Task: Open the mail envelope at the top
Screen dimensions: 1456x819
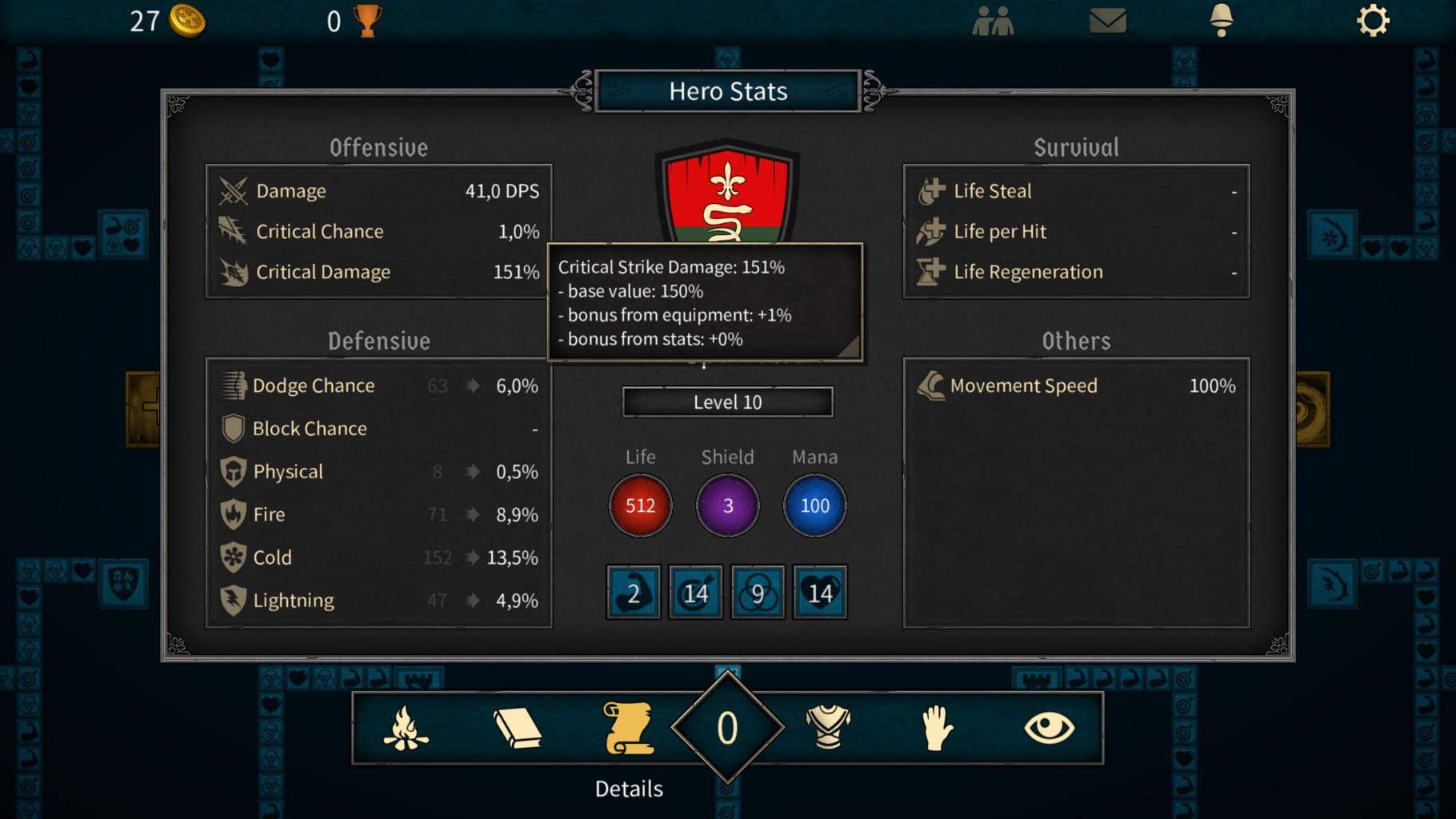Action: click(x=1108, y=22)
